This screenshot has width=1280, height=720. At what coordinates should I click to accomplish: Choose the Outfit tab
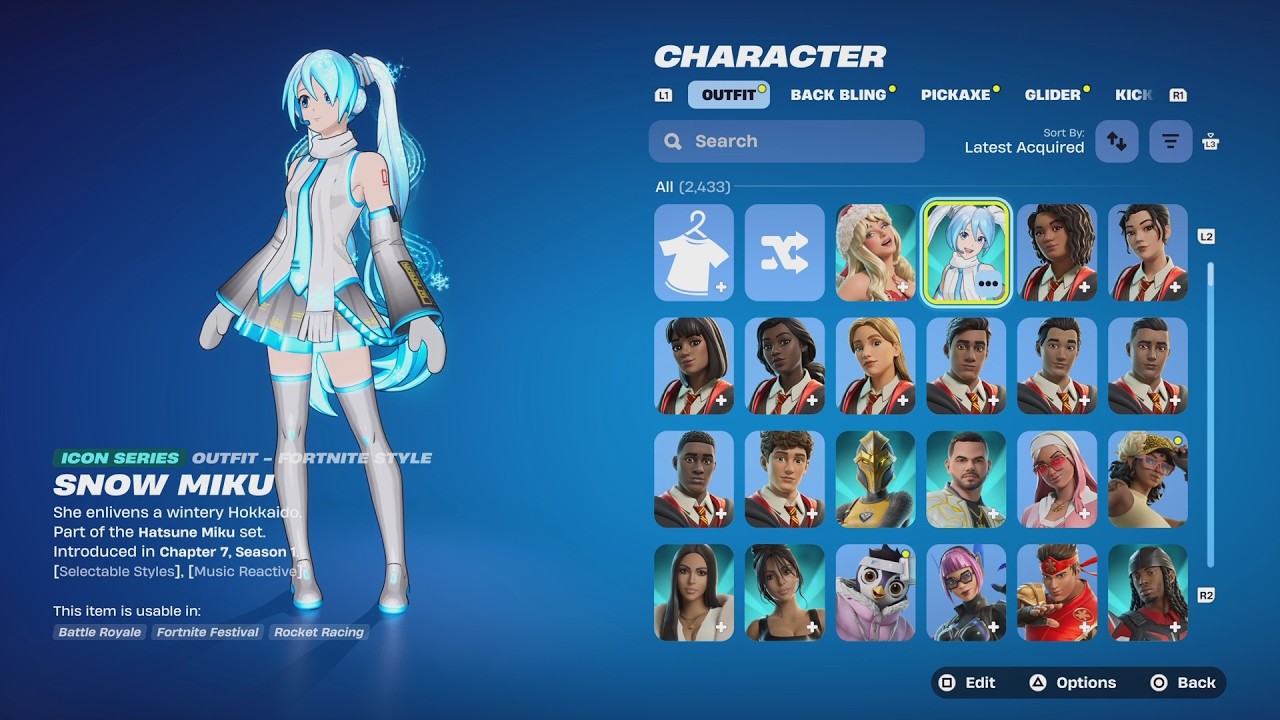pos(728,95)
